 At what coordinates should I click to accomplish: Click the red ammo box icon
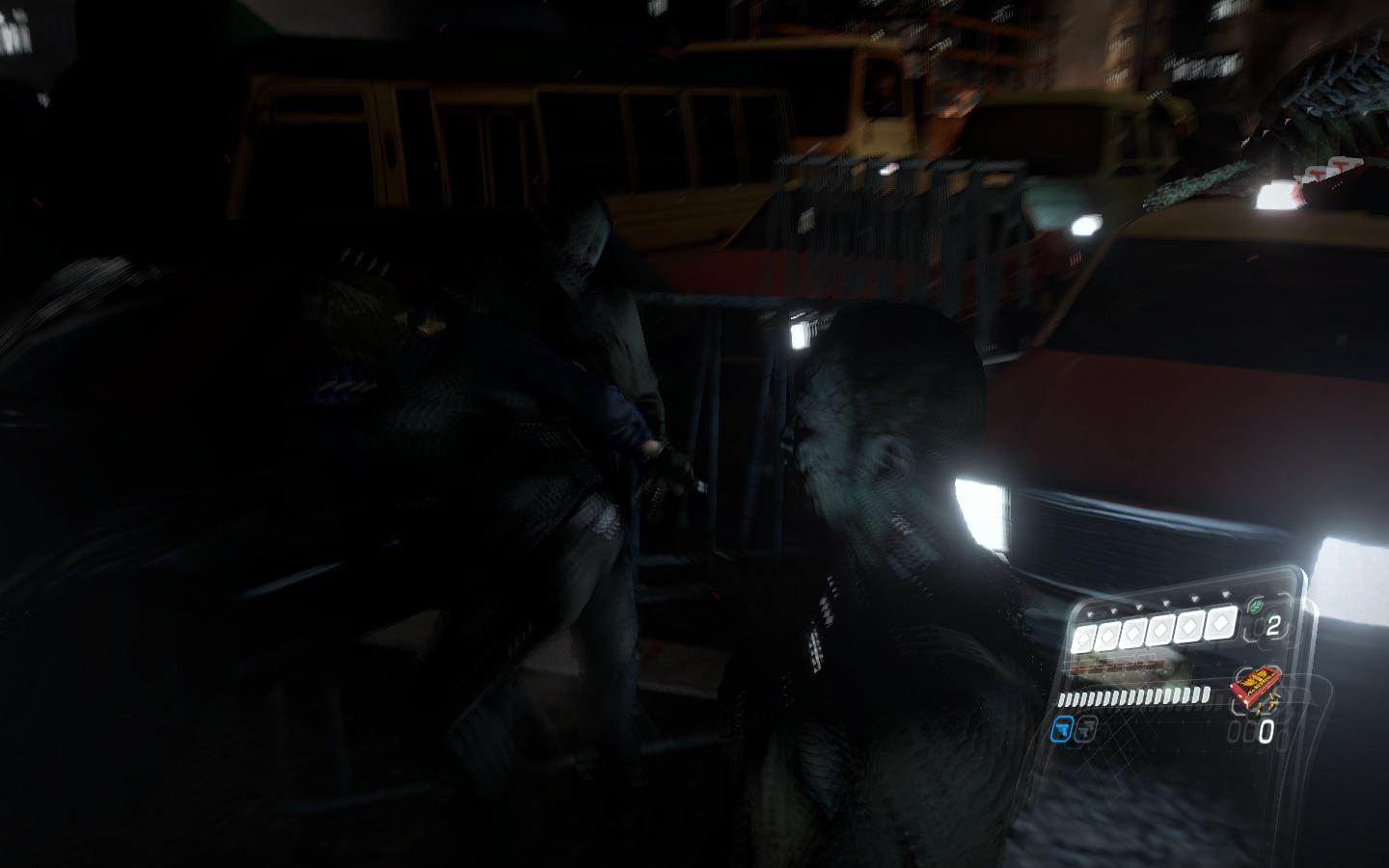(1254, 689)
